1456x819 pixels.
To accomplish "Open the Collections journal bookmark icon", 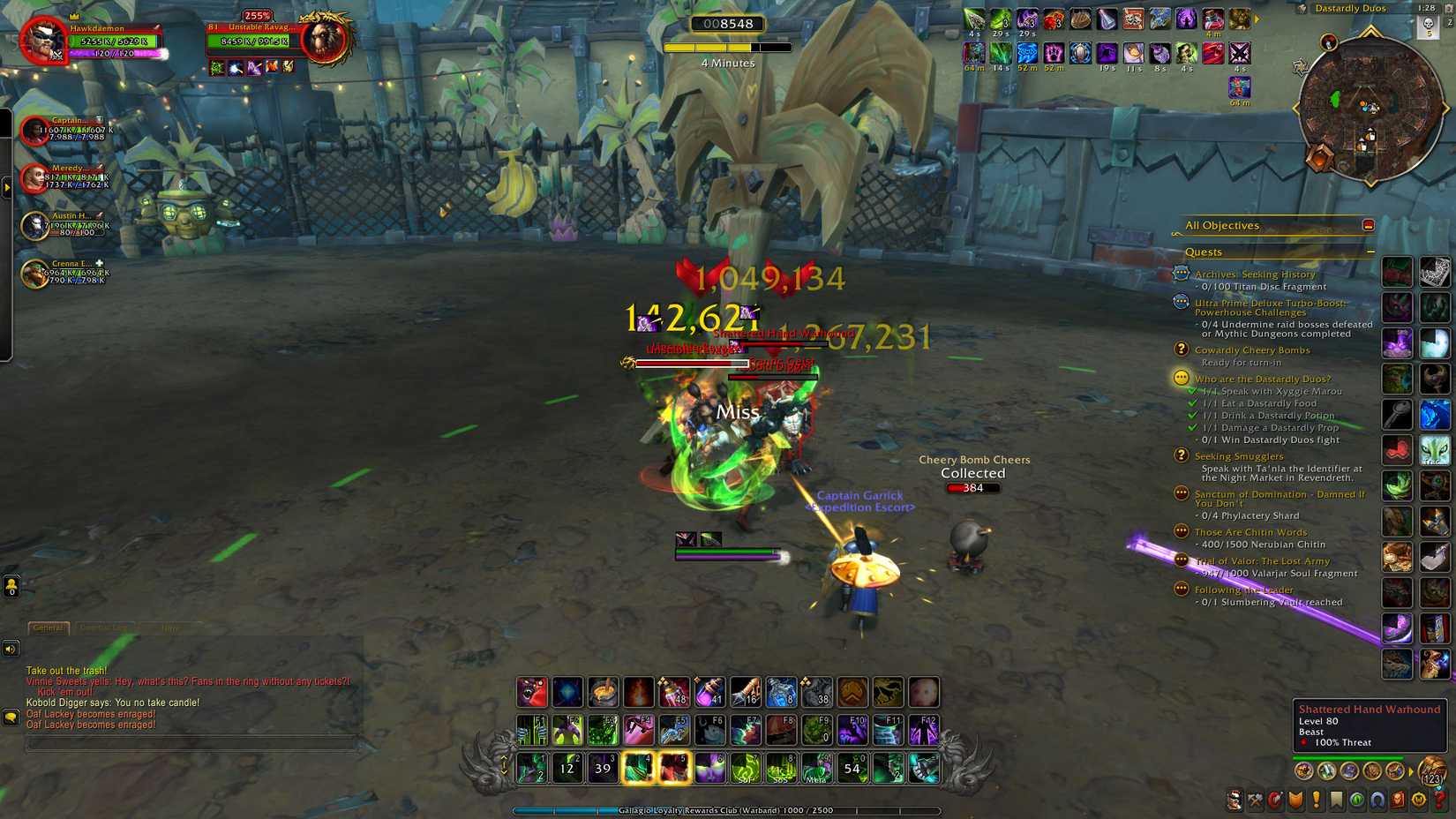I will coord(1335,800).
